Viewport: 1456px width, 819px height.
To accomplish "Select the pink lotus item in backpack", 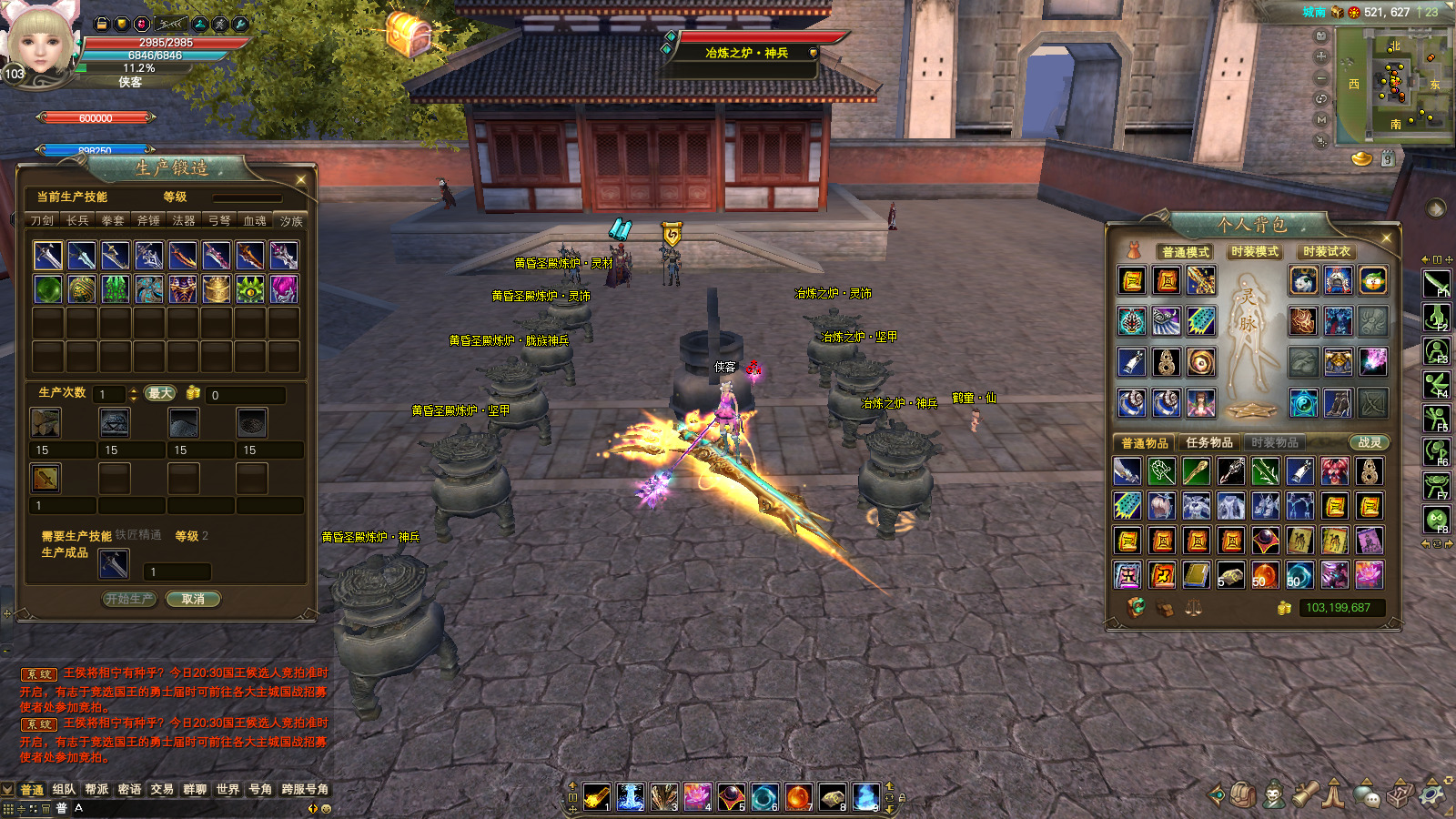I will click(x=1369, y=574).
